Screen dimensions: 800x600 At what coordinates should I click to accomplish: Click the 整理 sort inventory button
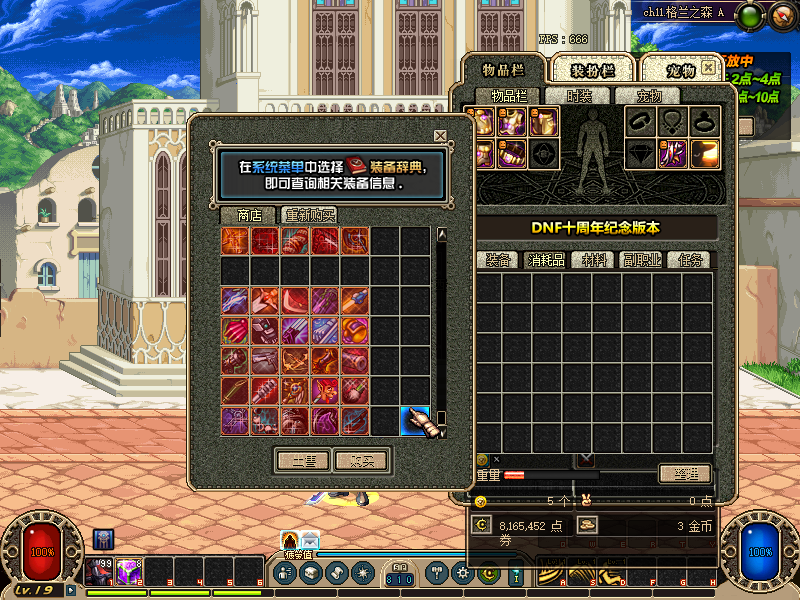click(685, 473)
